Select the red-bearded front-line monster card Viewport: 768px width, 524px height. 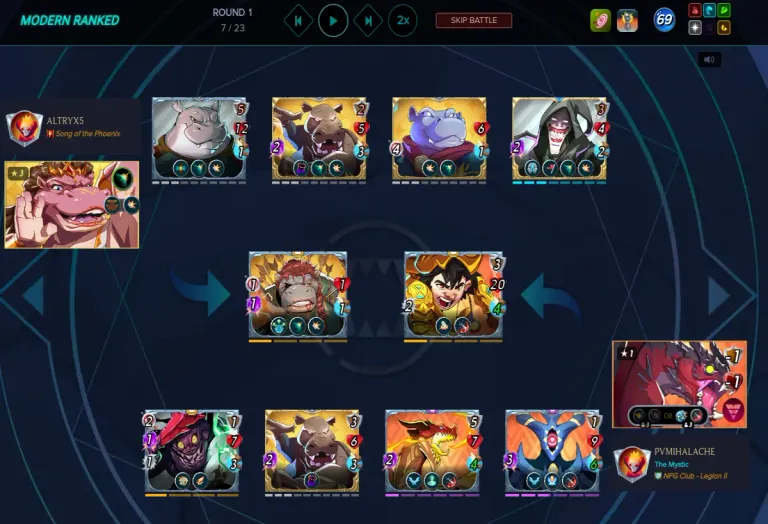click(297, 293)
